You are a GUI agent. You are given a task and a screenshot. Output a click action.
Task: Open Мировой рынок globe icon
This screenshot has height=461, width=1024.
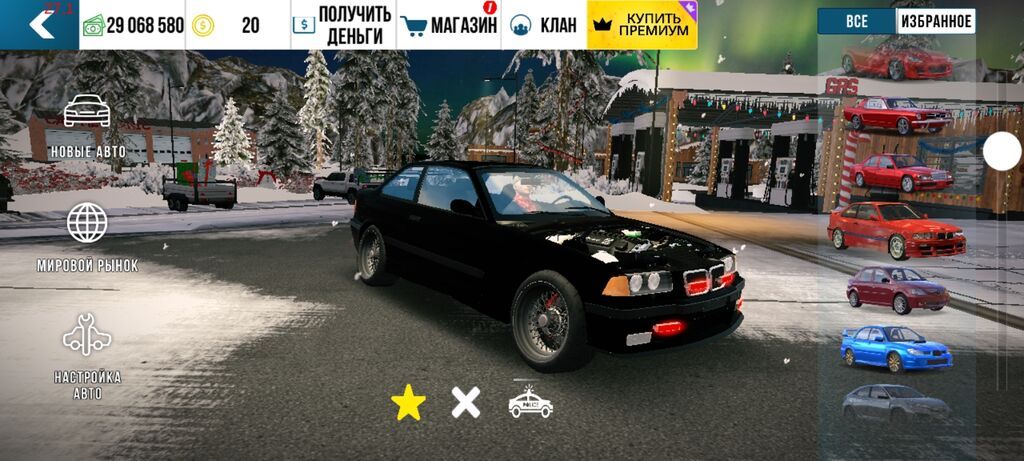tap(87, 236)
